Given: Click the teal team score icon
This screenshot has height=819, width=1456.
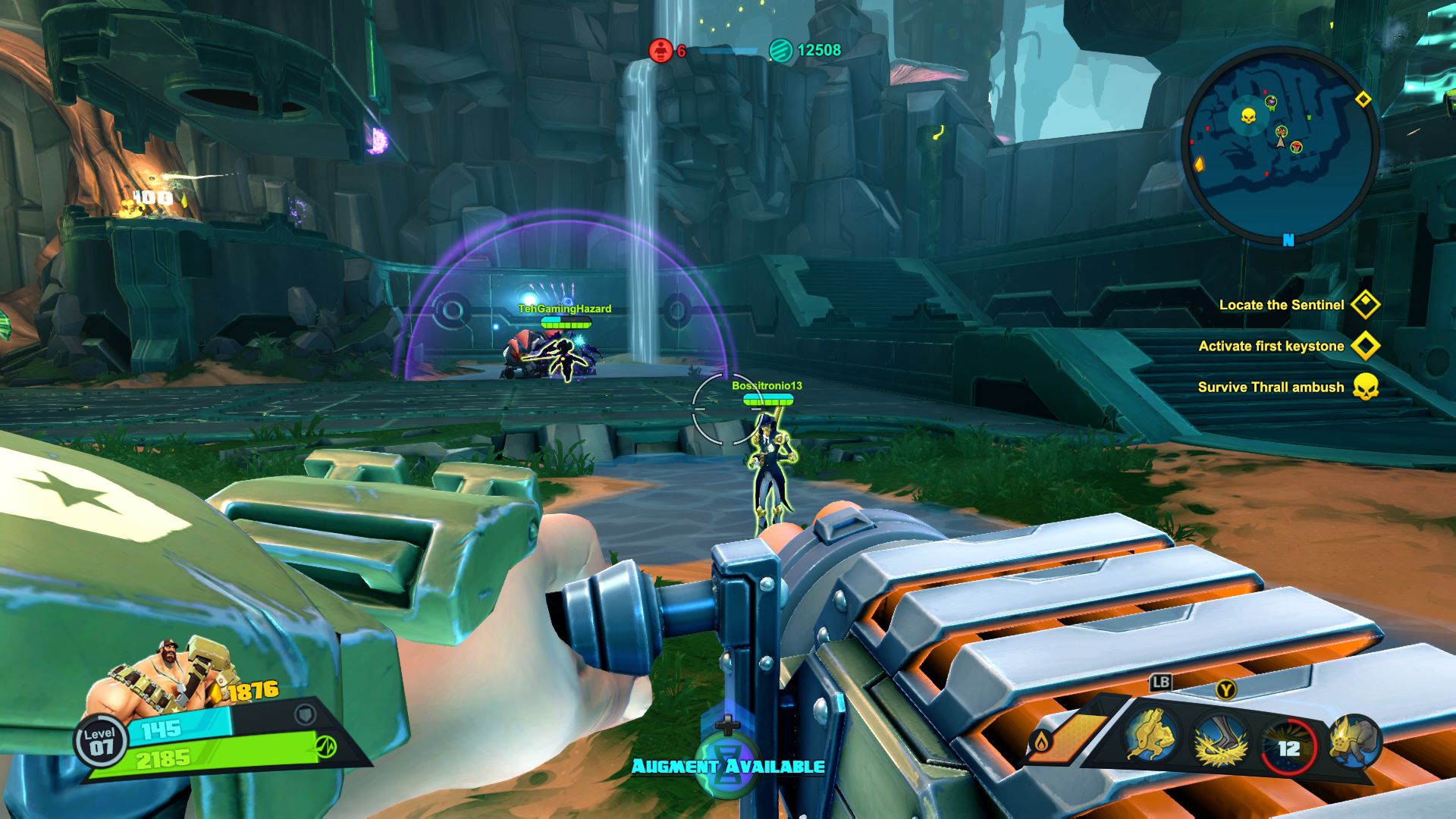Looking at the screenshot, I should tap(780, 51).
